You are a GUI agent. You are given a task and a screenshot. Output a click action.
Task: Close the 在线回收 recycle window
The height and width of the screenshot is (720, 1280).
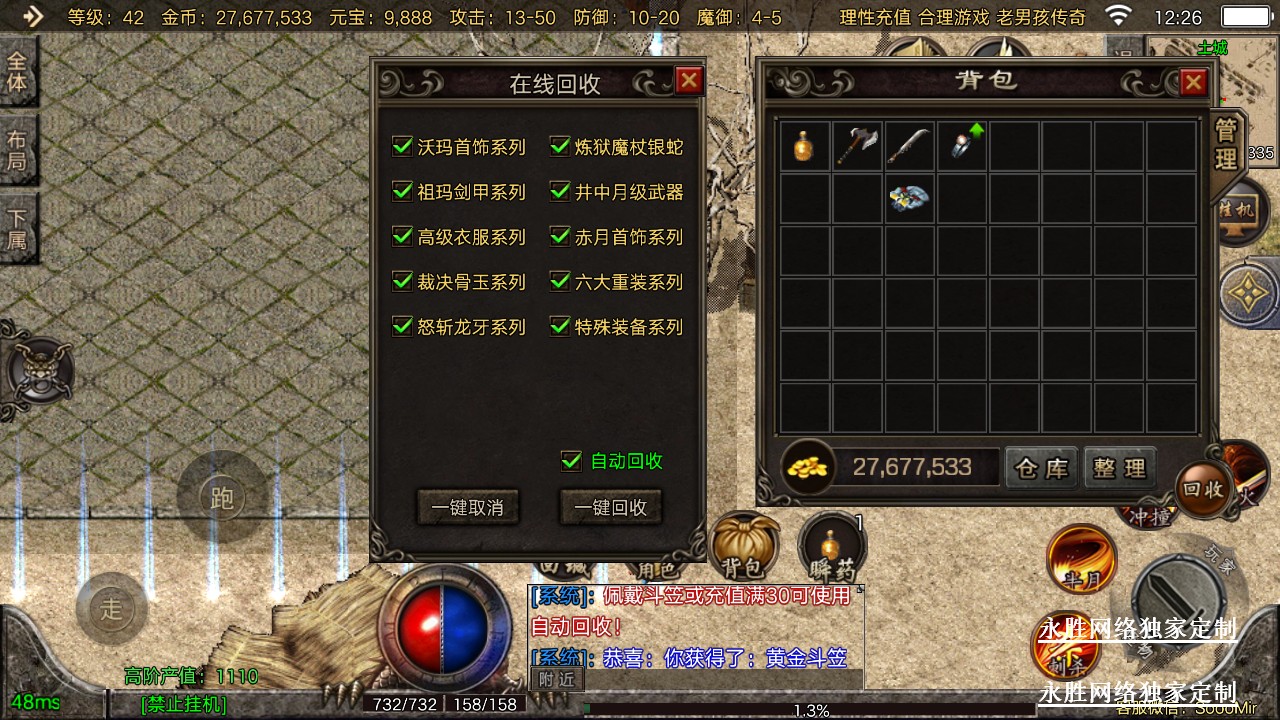[x=689, y=81]
